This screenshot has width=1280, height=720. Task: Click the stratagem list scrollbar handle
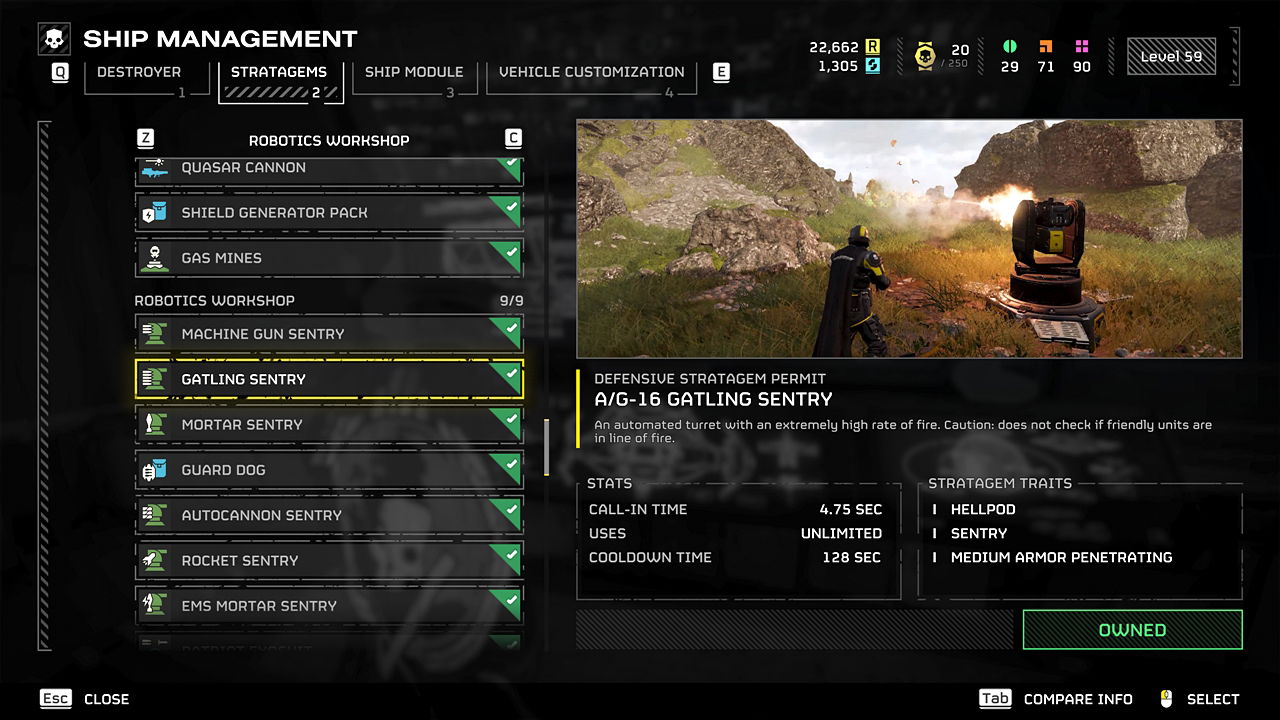click(546, 447)
